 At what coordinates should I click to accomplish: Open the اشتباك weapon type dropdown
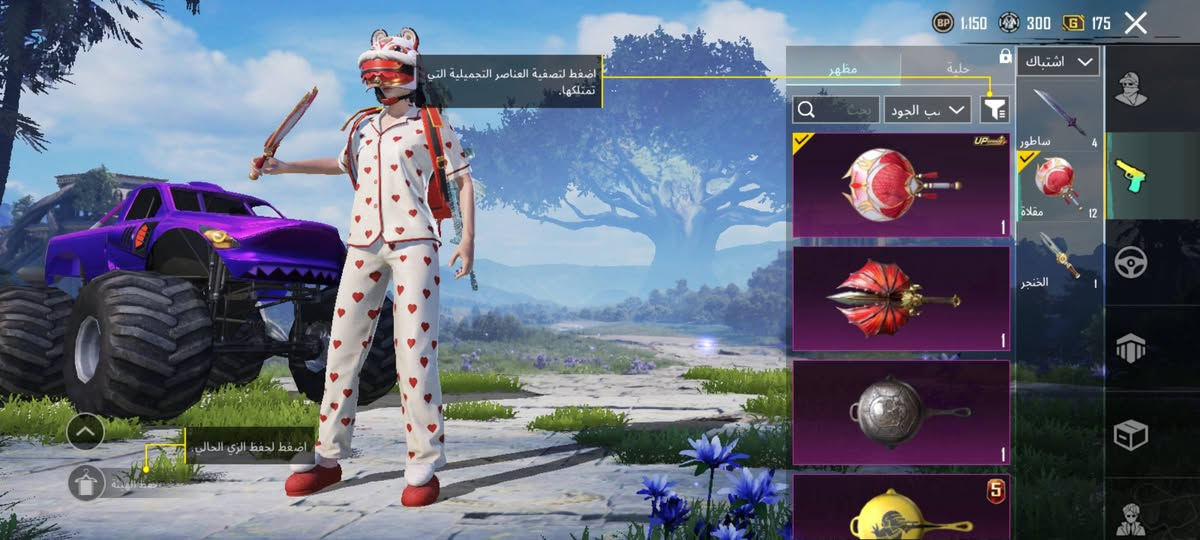(x=1058, y=62)
